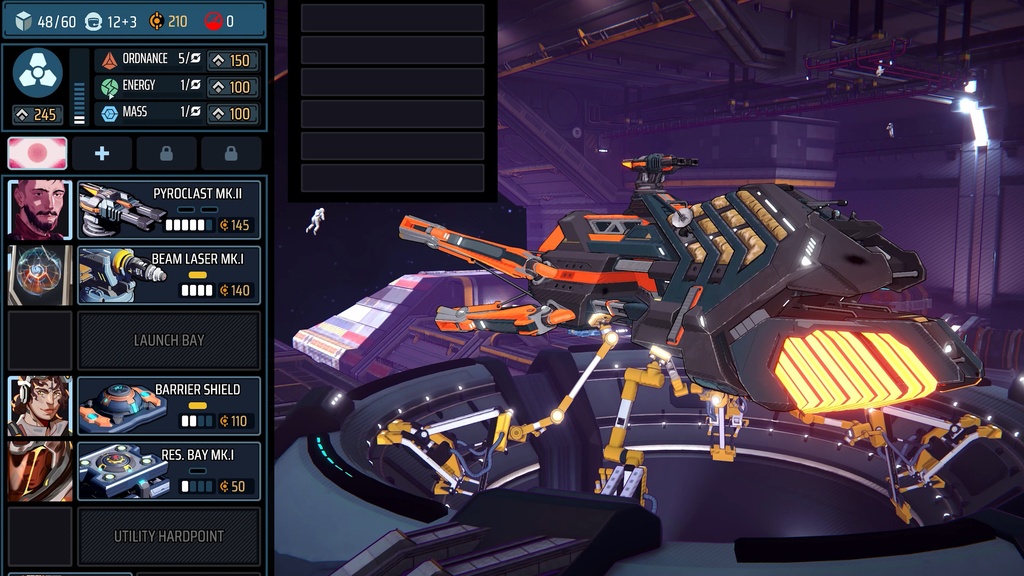Select the Beam Laser MK.I module
Screen dimensions: 1024x576
point(169,275)
